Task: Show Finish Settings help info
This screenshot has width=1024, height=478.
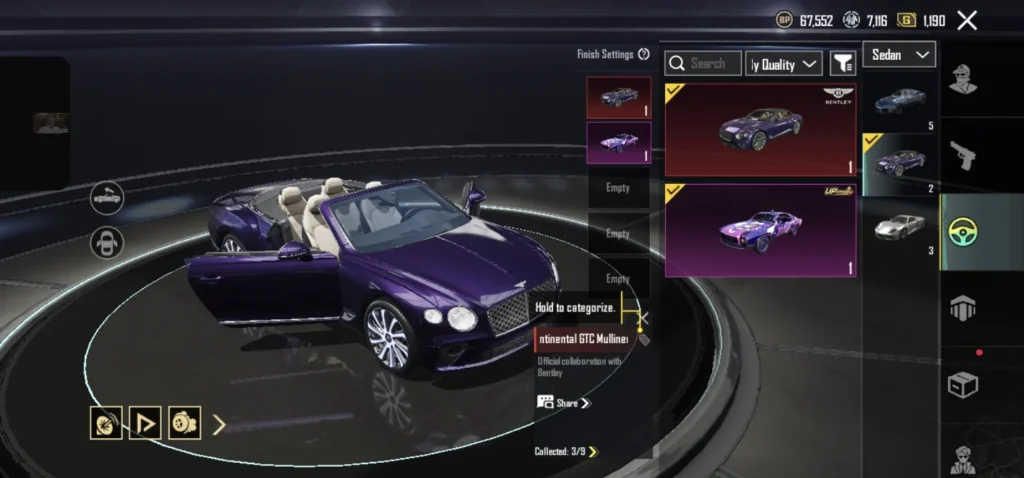Action: pos(644,54)
